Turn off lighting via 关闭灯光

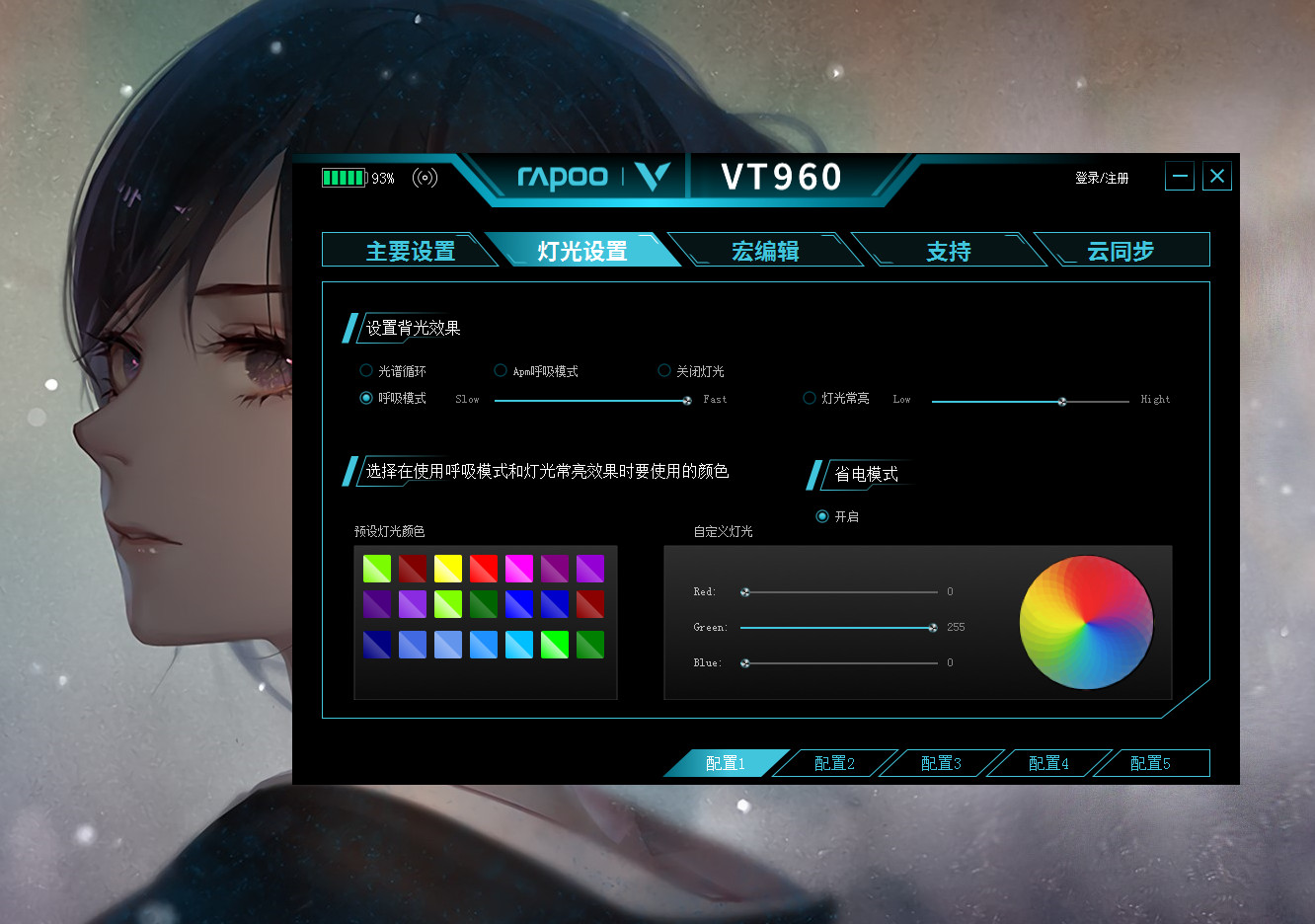[664, 370]
